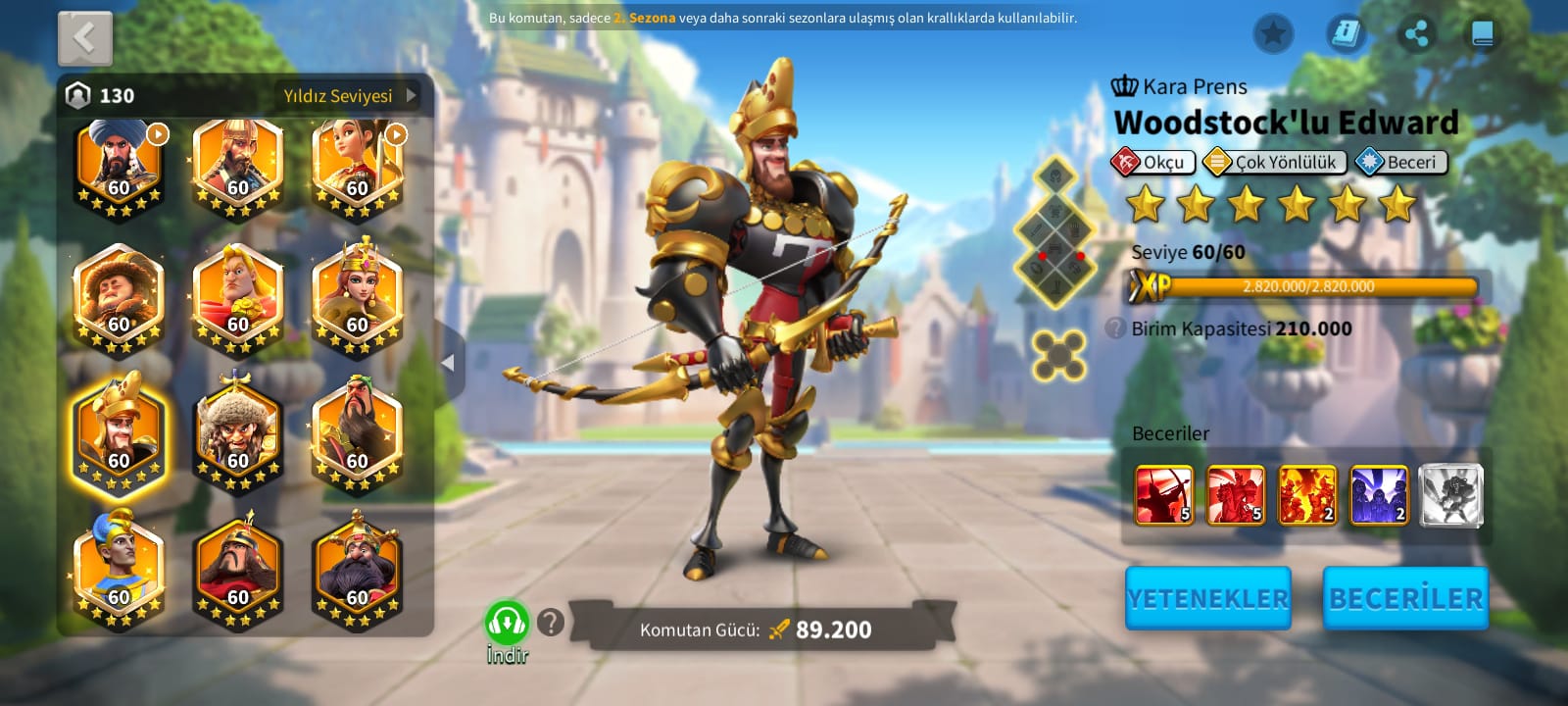Select the purple silhouettes skill icon
Screen dimensions: 1568x706
pos(1379,495)
